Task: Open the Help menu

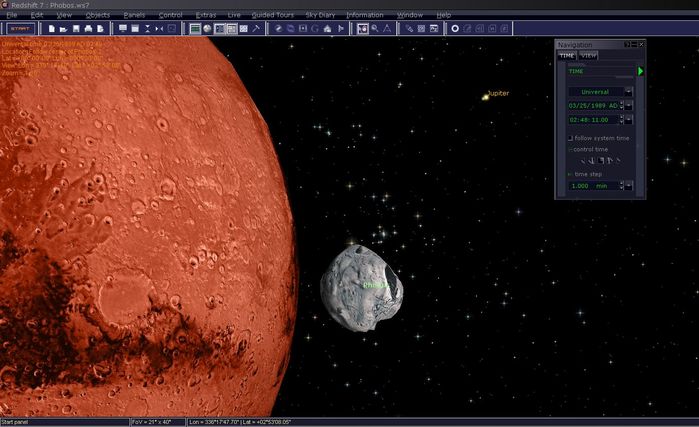Action: coord(443,16)
